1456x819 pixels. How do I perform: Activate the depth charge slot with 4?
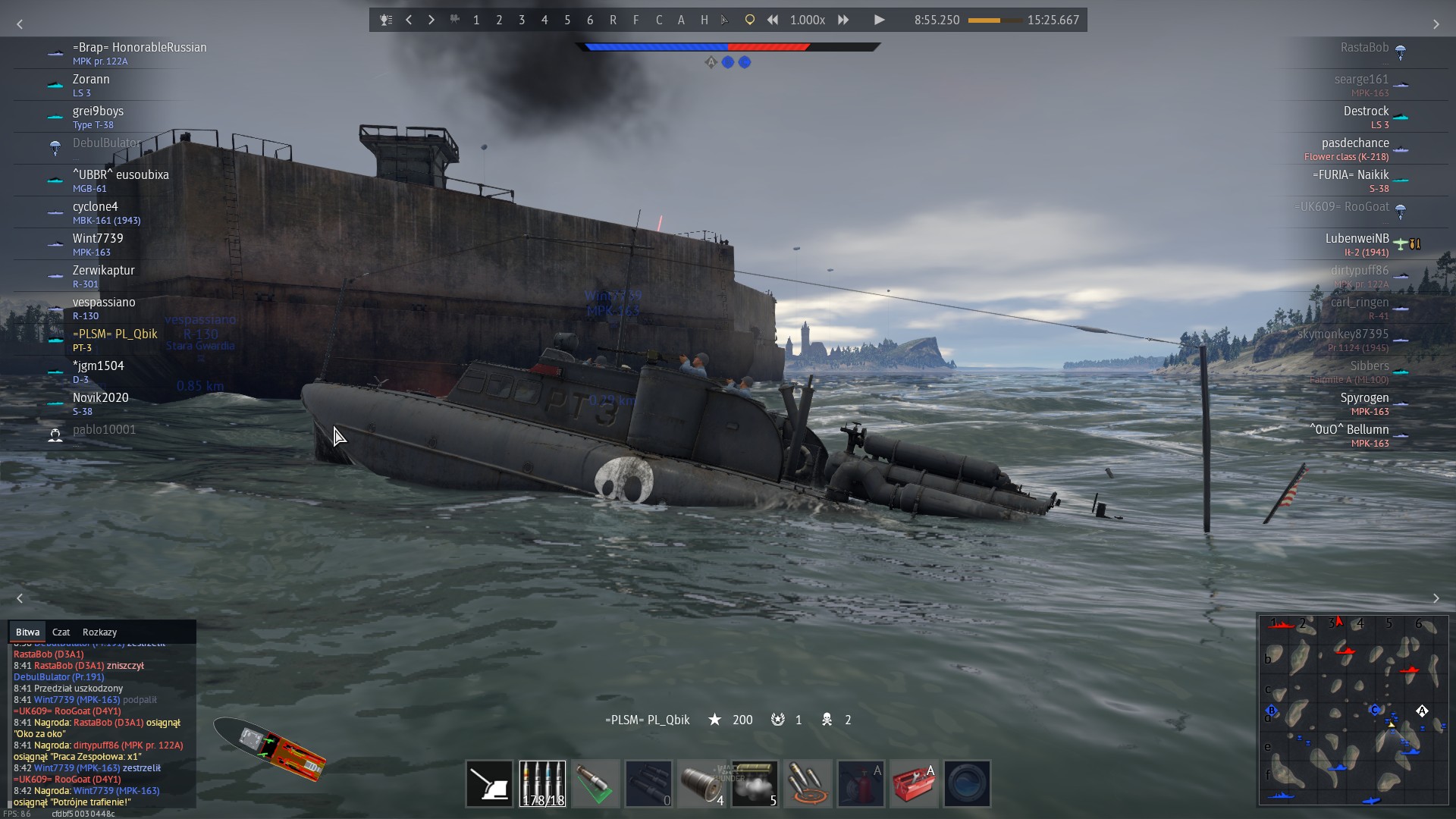coord(701,783)
